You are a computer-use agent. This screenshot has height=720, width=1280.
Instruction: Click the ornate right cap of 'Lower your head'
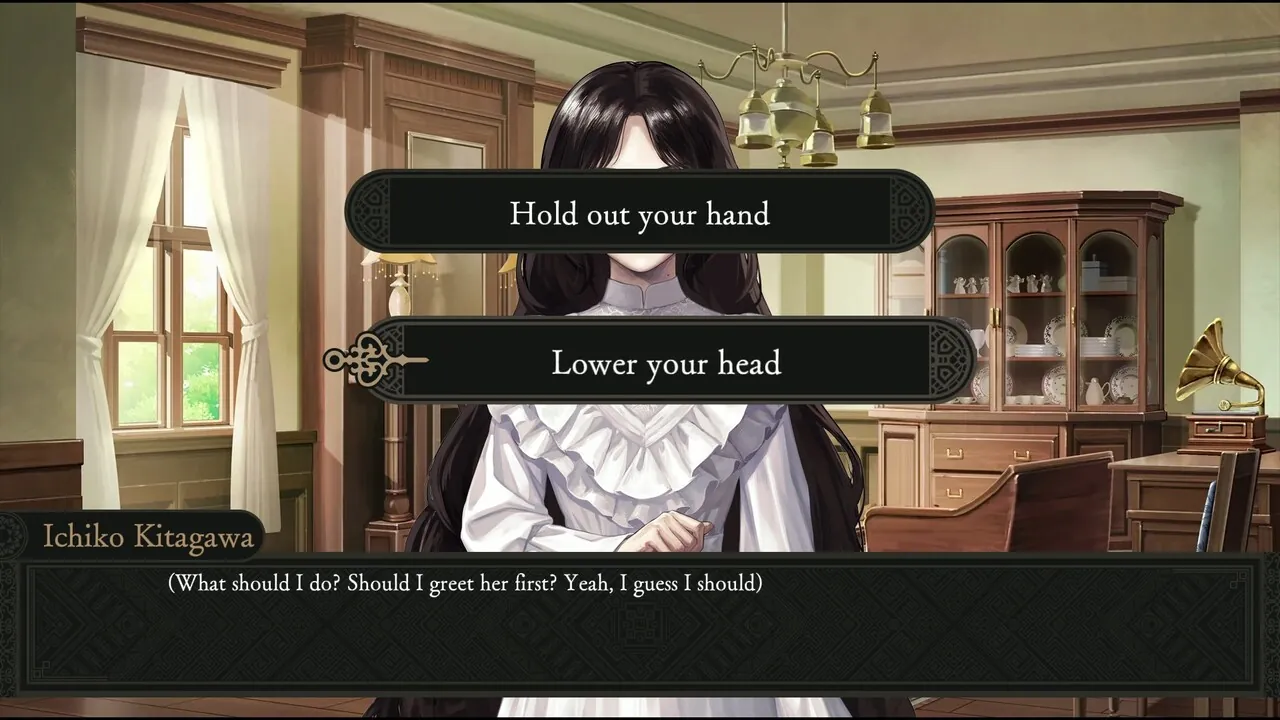945,363
